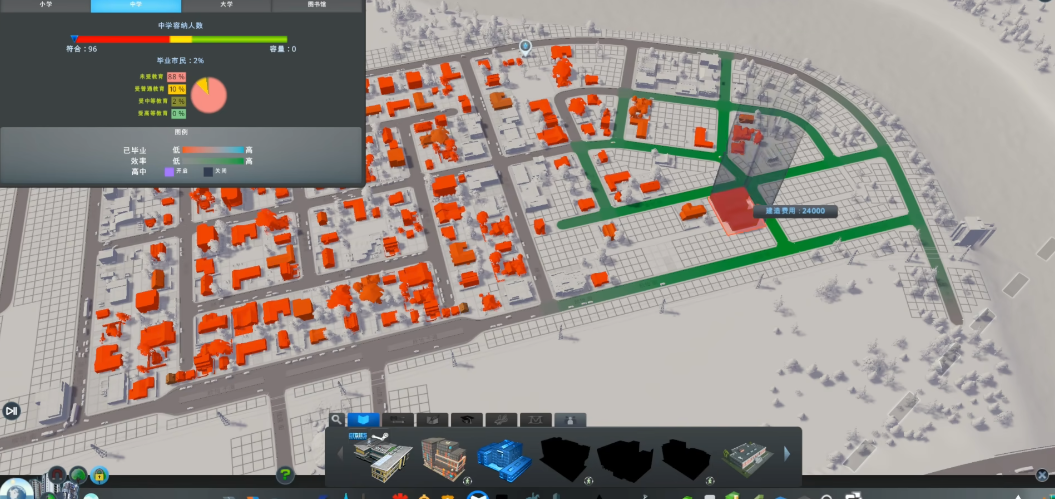Switch to the 图书馆 tab
Screen dimensions: 1055x499
click(x=317, y=5)
